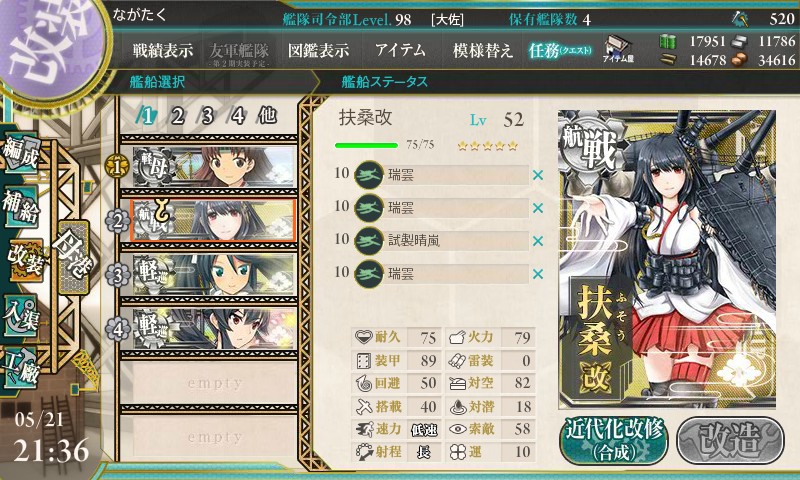The height and width of the screenshot is (480, 800).
Task: Switch to the 他 other ships tab
Action: coord(267,115)
